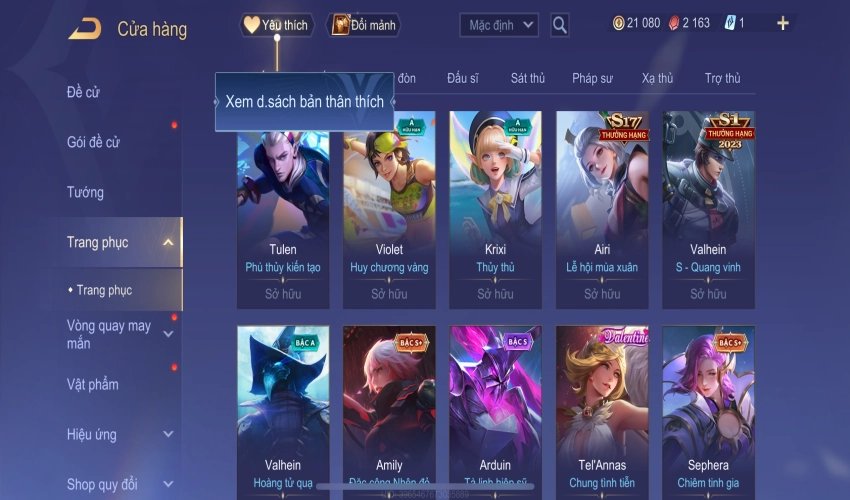Click the magnifying glass search button

560,25
